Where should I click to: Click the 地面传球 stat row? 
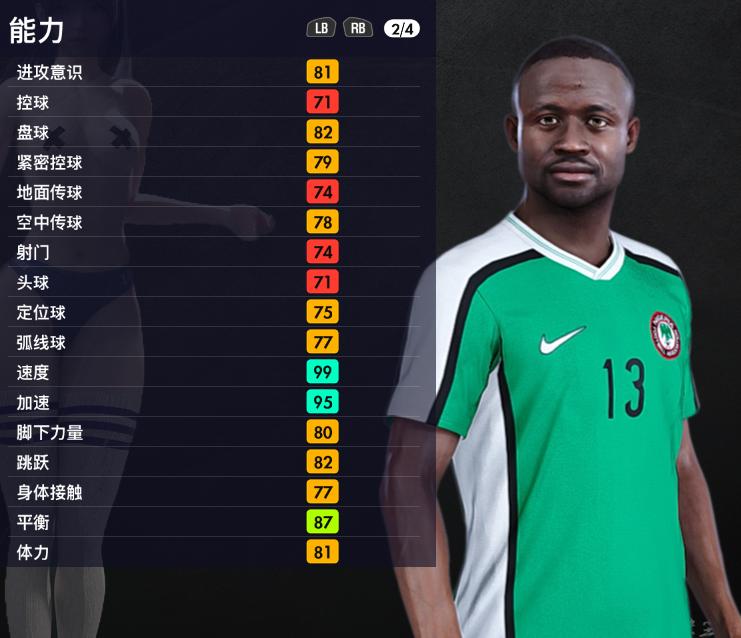pos(215,192)
